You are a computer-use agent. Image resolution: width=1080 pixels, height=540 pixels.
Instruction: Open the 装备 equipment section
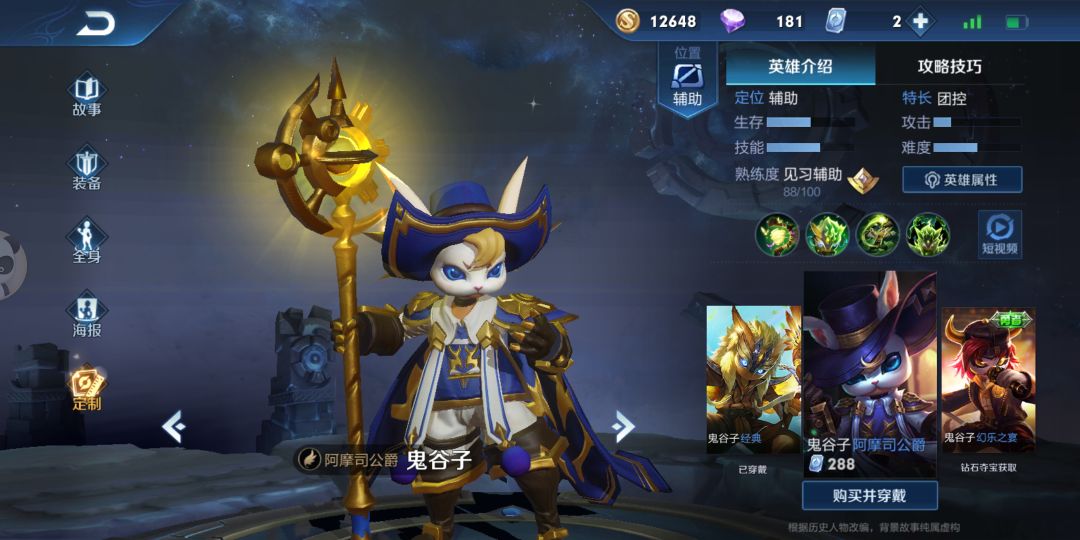tap(86, 168)
